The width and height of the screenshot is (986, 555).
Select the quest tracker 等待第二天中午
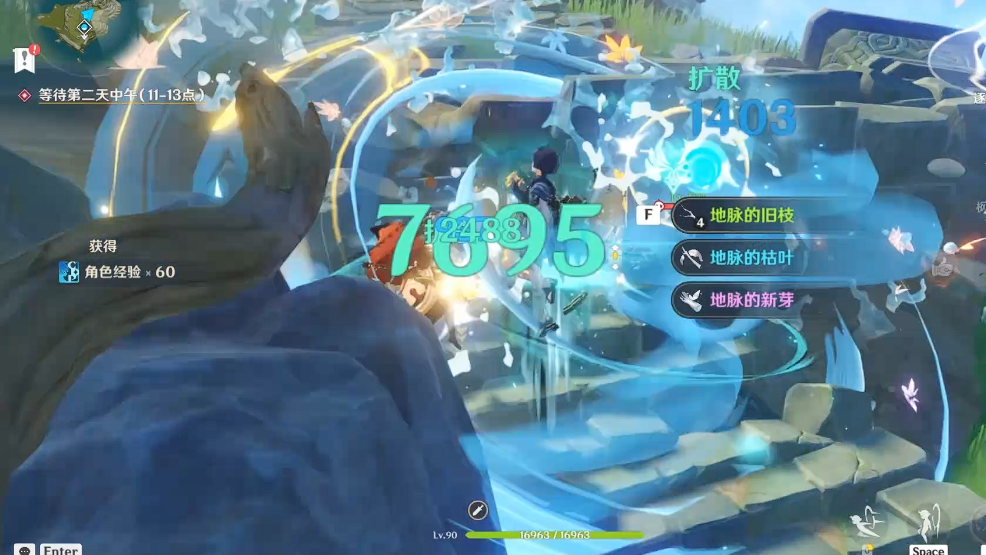[x=120, y=96]
